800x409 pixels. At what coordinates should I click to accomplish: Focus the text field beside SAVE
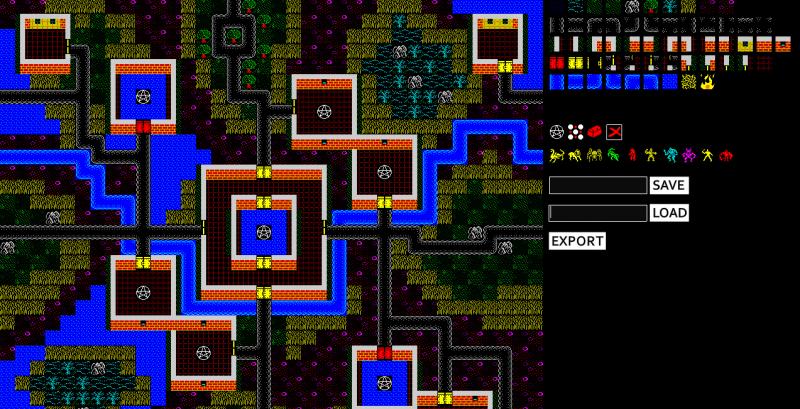point(598,185)
